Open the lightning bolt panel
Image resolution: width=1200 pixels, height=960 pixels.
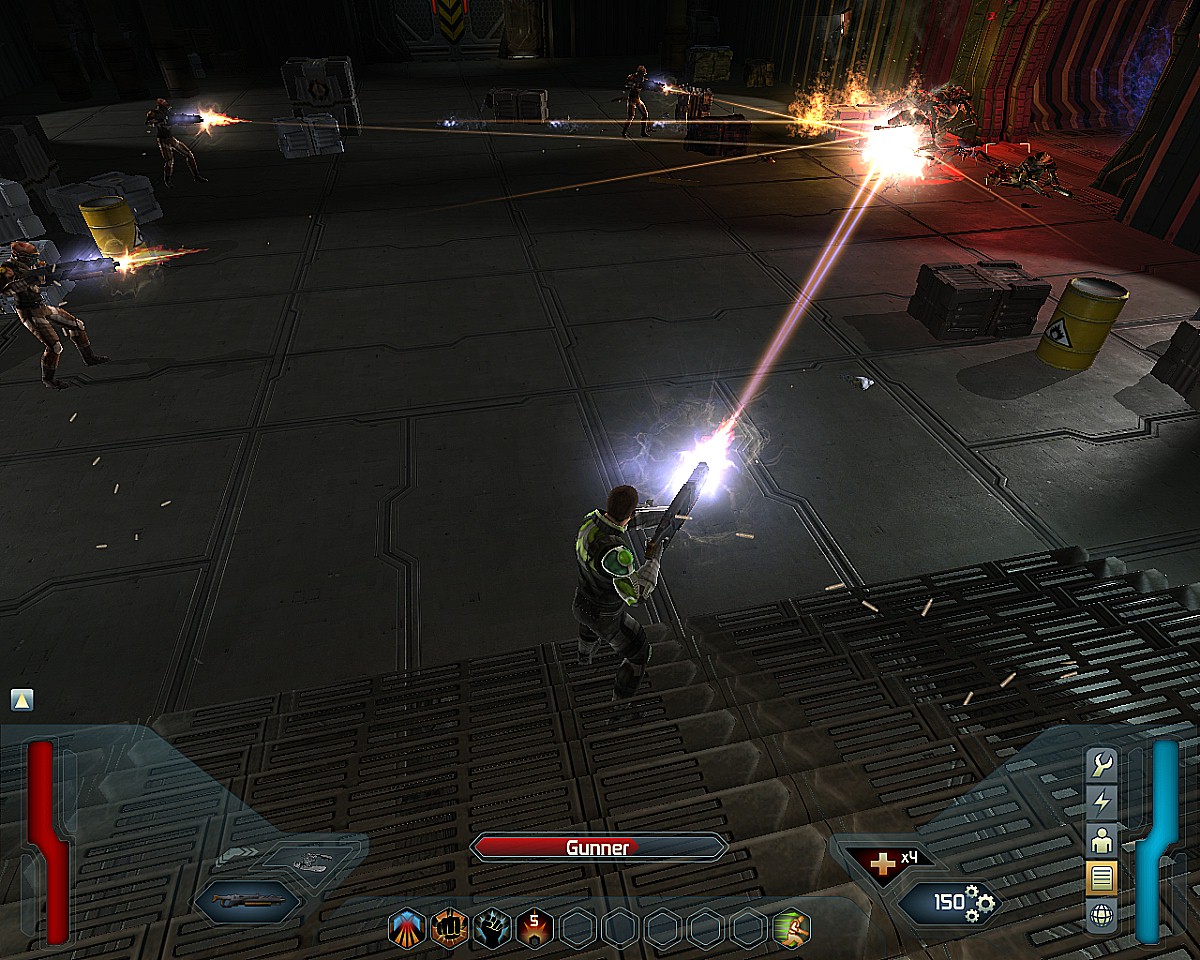click(x=1102, y=802)
